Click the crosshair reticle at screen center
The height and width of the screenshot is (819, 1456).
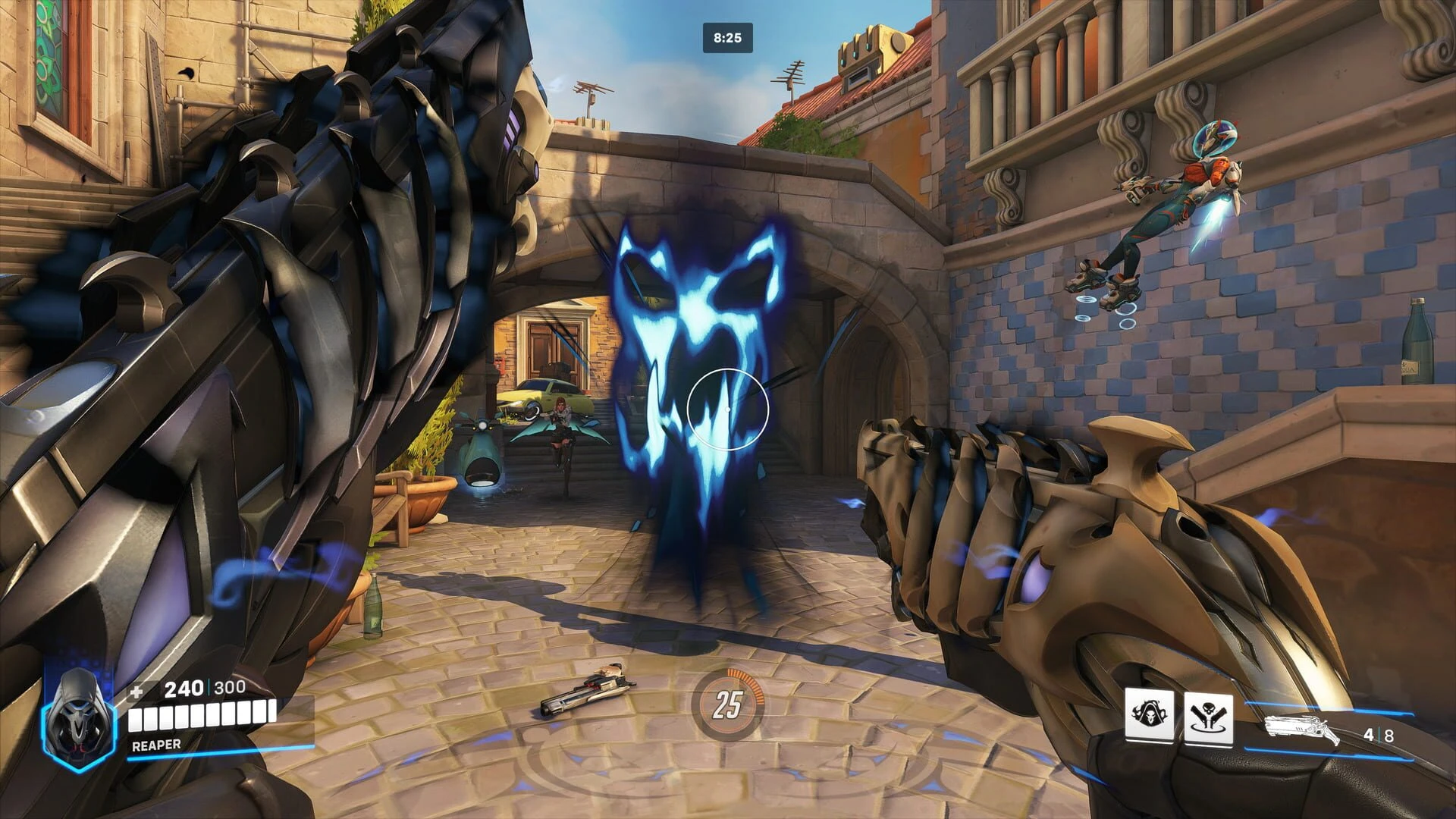pyautogui.click(x=727, y=409)
